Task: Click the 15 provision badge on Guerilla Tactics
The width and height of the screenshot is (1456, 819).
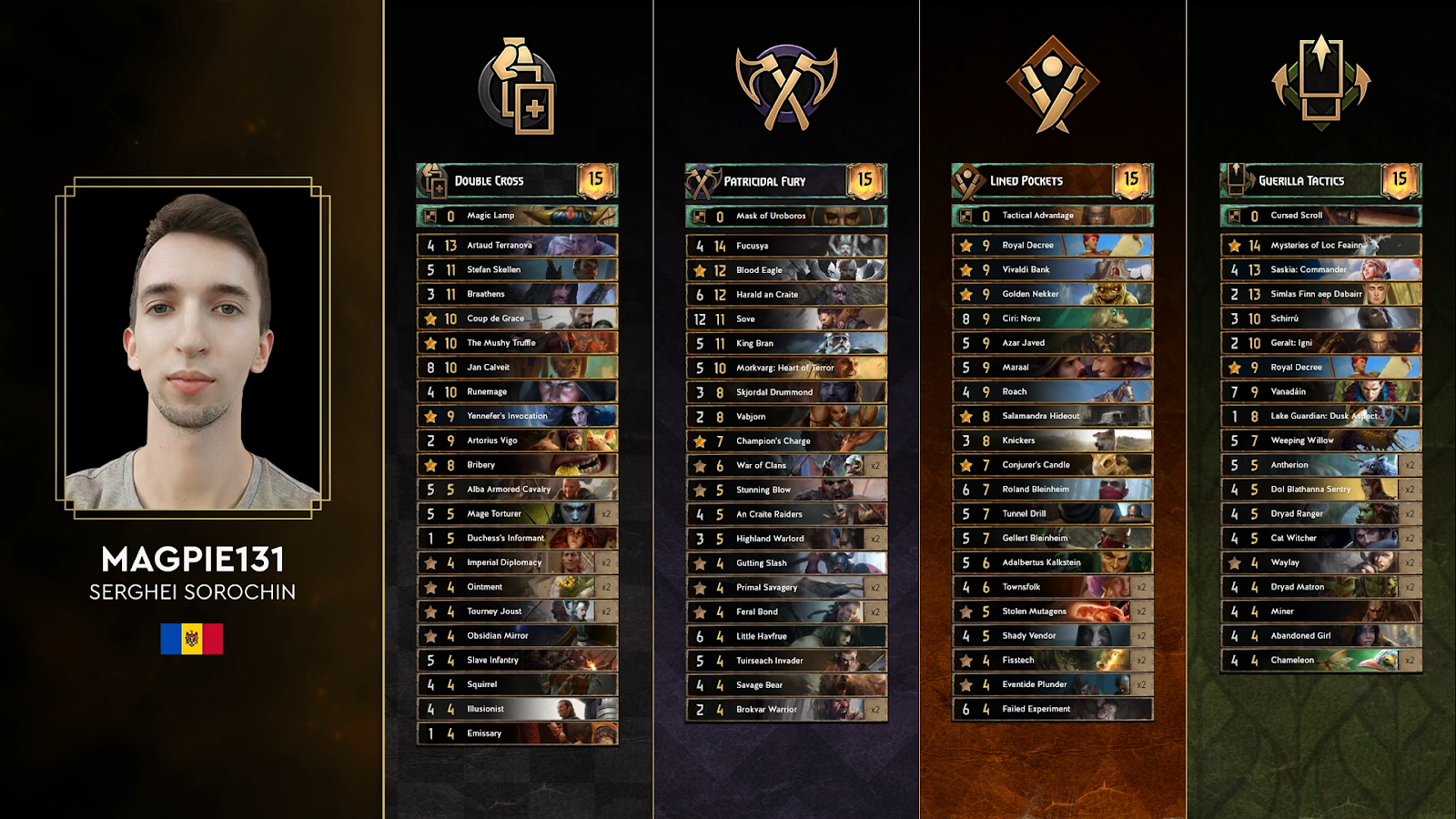Action: coord(1399,179)
